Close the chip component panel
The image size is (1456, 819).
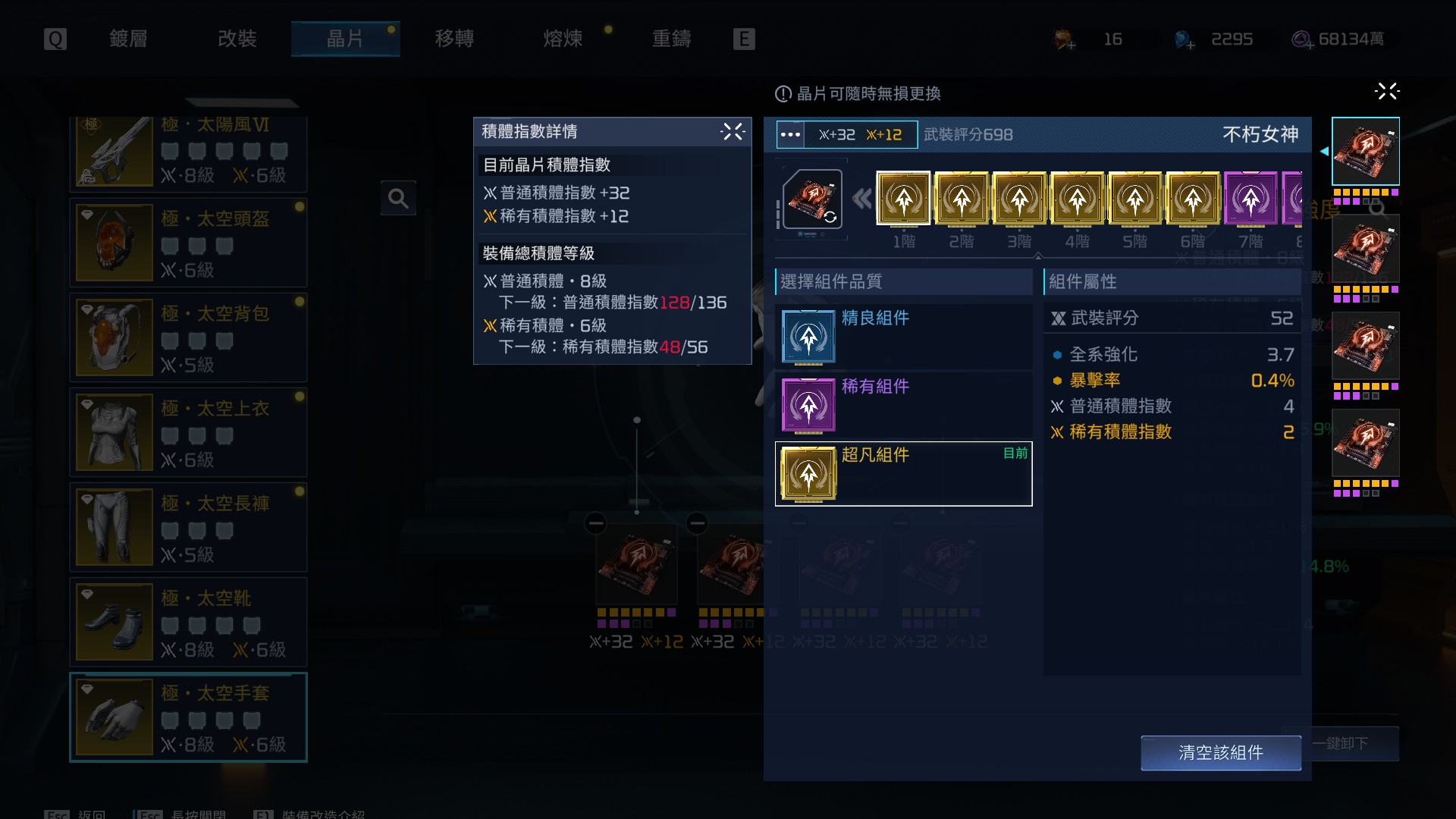(x=1386, y=92)
